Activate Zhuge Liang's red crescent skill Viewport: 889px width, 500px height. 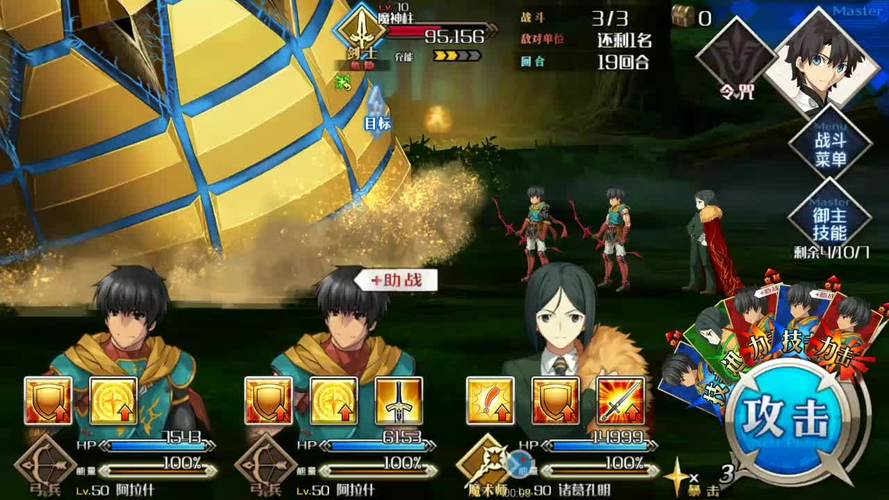[x=491, y=401]
